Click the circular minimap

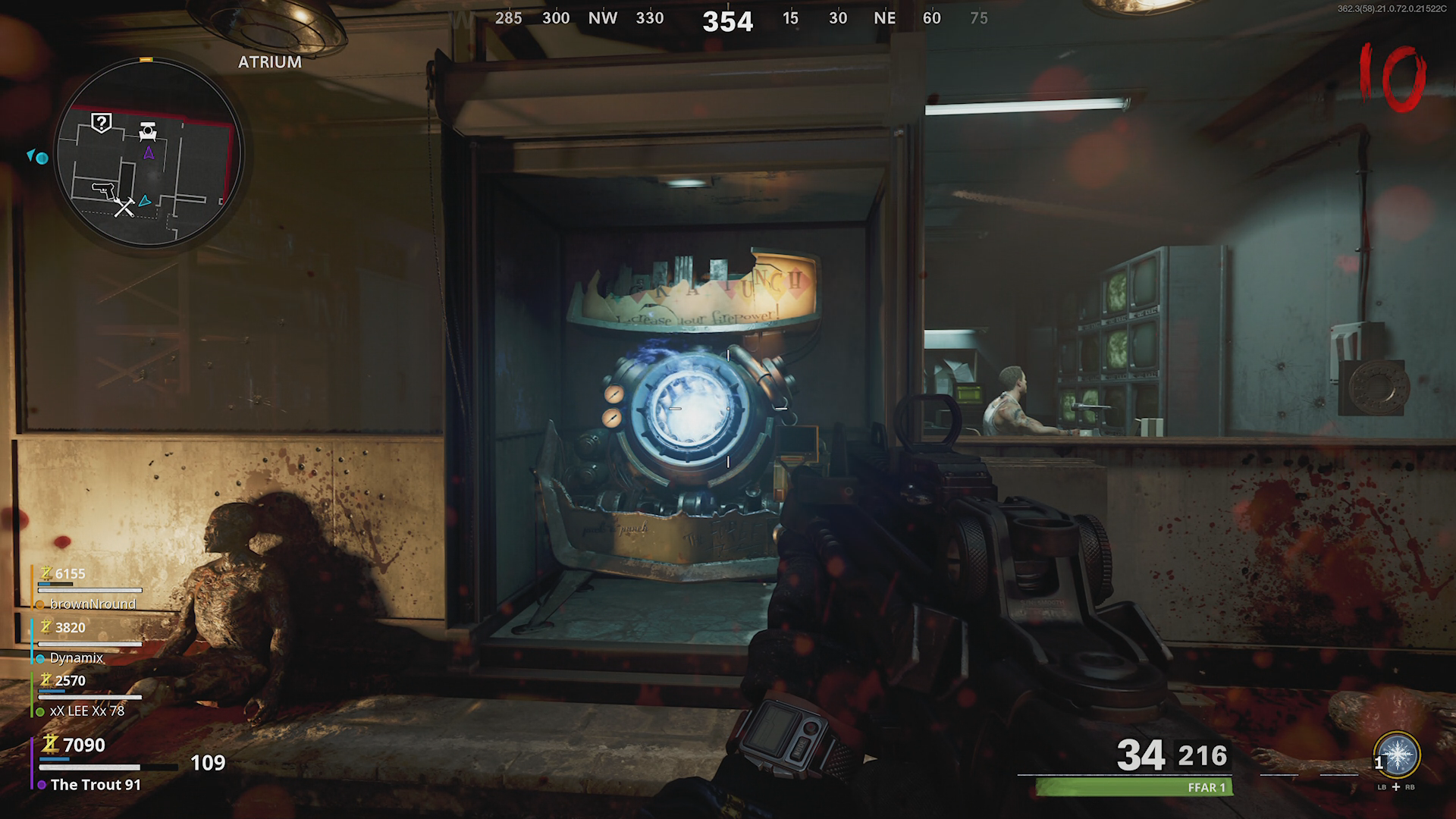pos(149,154)
